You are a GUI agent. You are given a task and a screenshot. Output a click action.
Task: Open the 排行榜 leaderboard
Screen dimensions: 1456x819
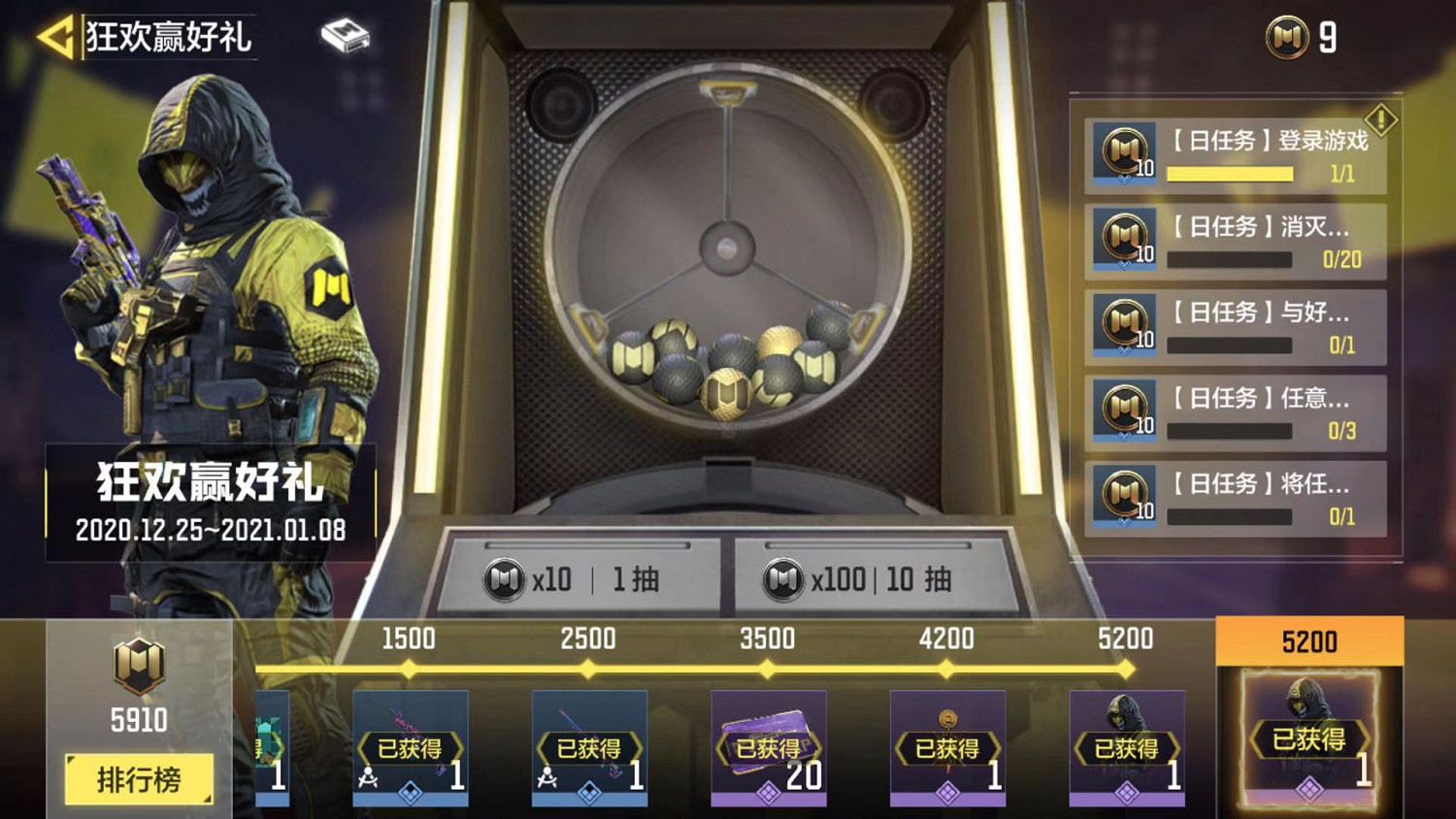(139, 776)
